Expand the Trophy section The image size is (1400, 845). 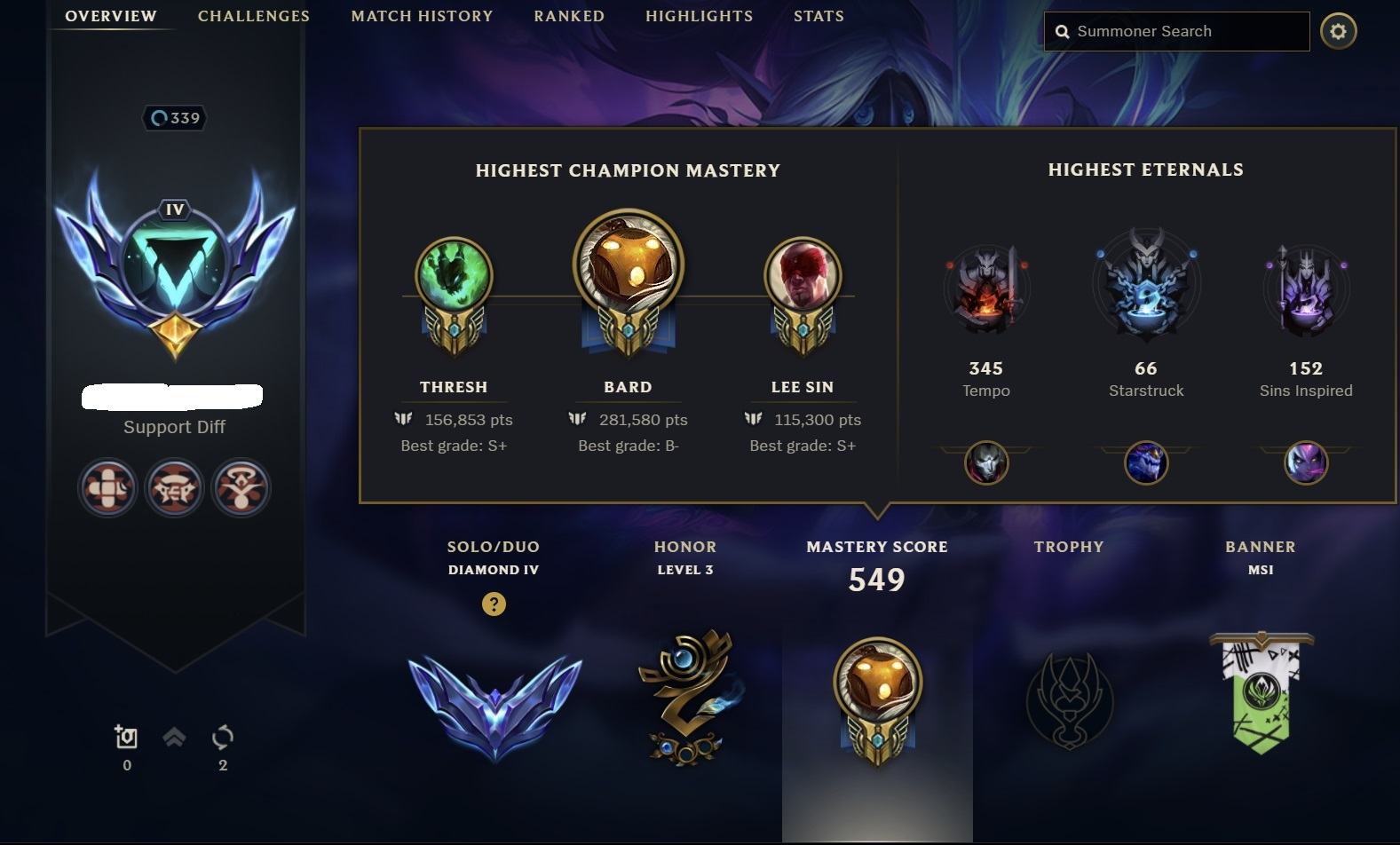click(x=1068, y=701)
